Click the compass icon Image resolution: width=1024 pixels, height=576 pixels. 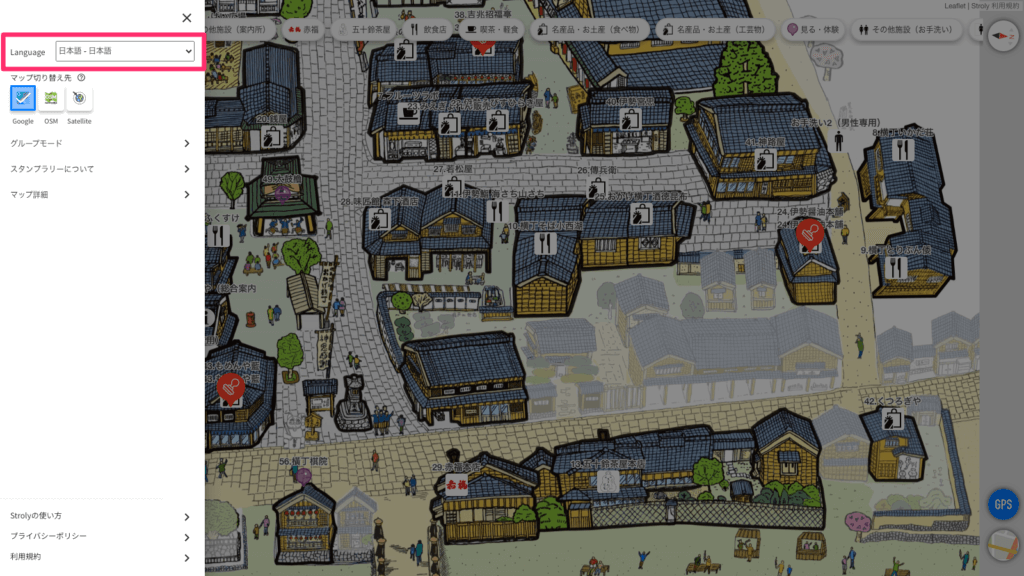pos(1002,36)
